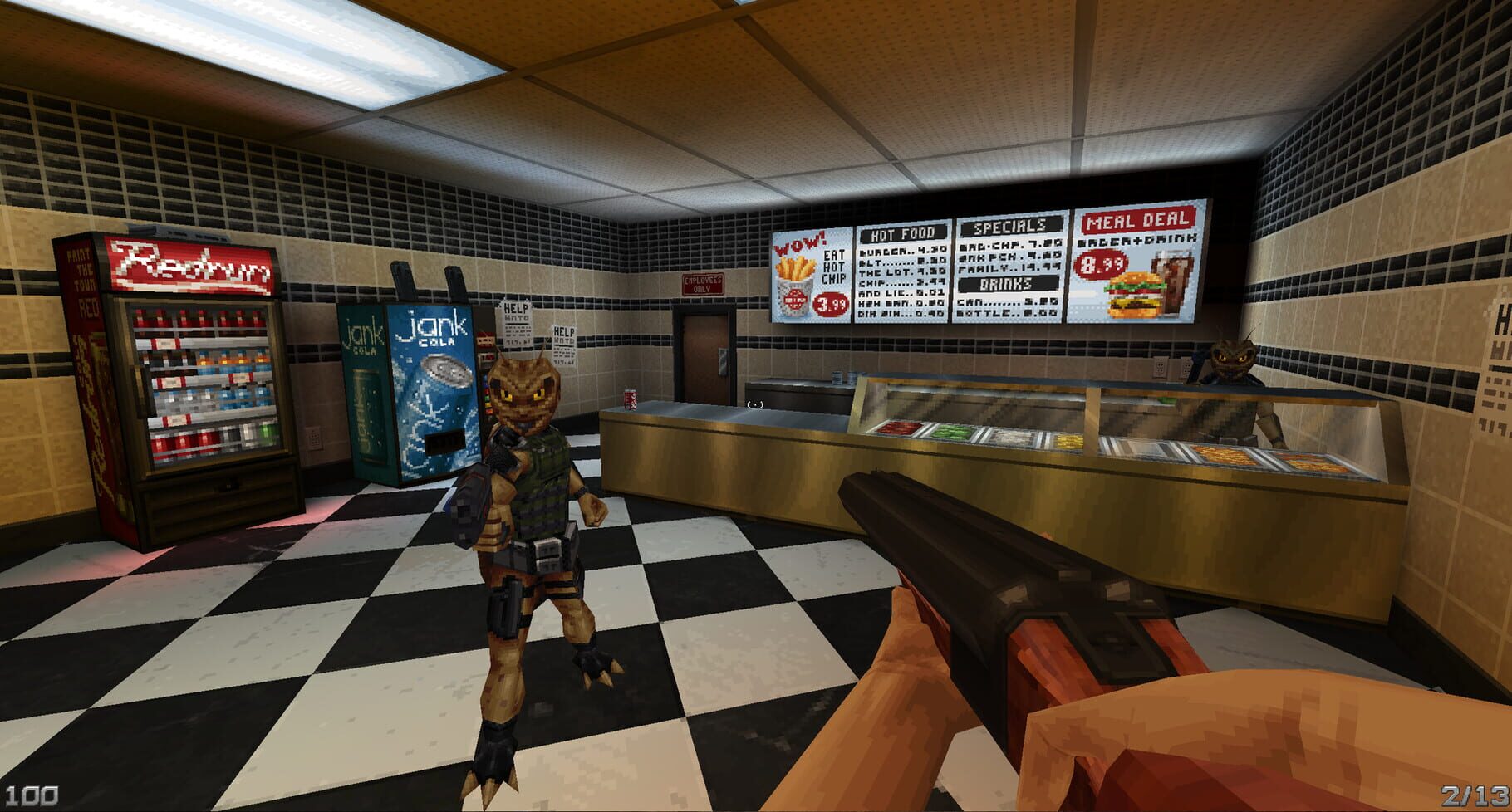
Task: Click the dispenser flap on the Jank Cola machine
Action: tap(443, 440)
